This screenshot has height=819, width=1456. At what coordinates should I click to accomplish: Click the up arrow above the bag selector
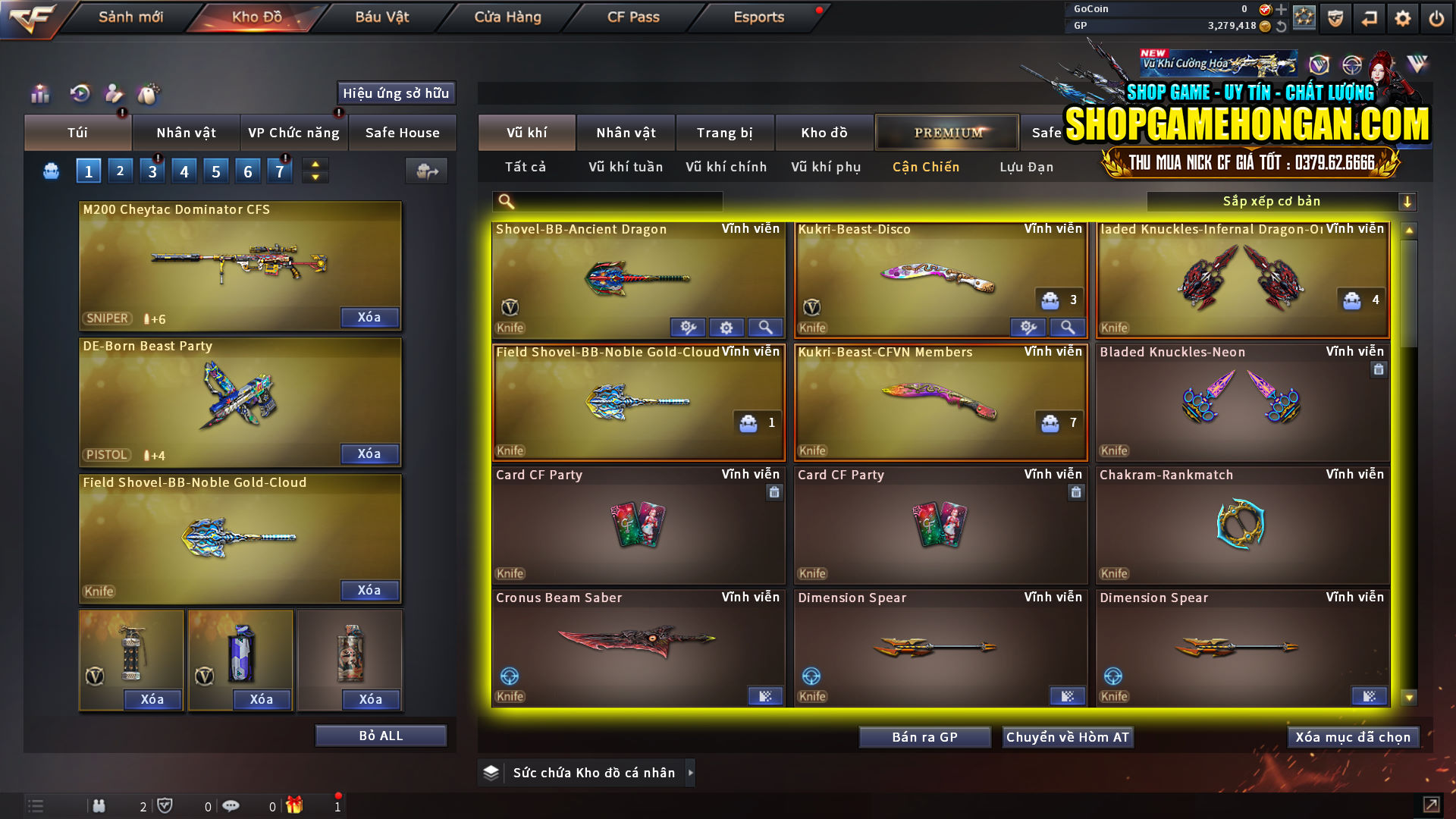pos(315,165)
